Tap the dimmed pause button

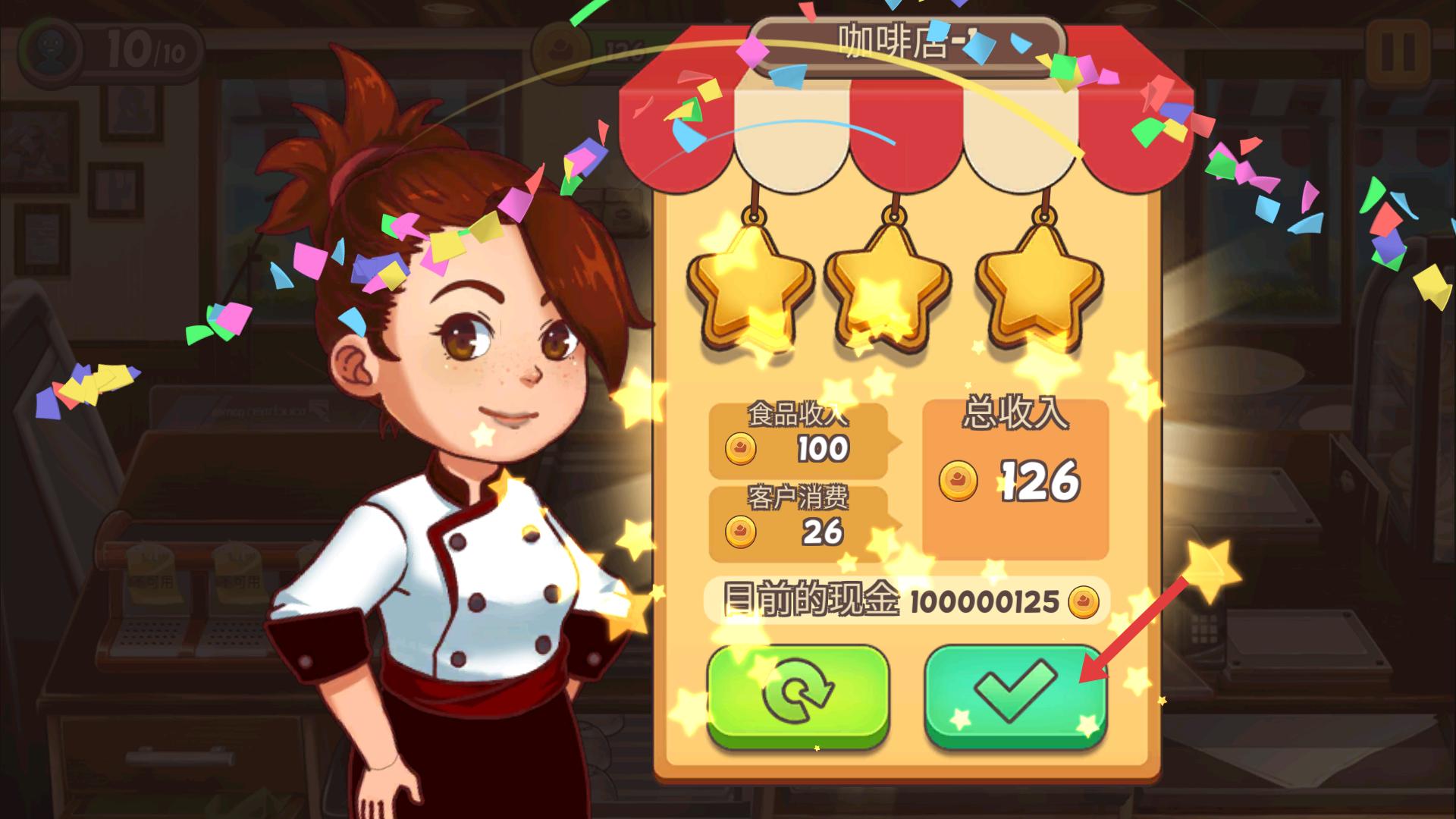1397,52
